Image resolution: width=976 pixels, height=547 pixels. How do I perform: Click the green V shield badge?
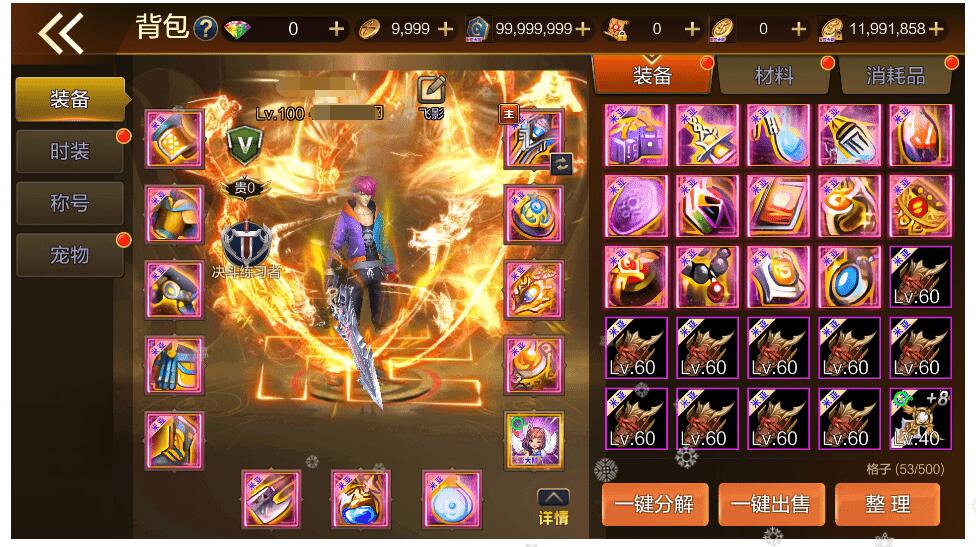click(x=243, y=141)
